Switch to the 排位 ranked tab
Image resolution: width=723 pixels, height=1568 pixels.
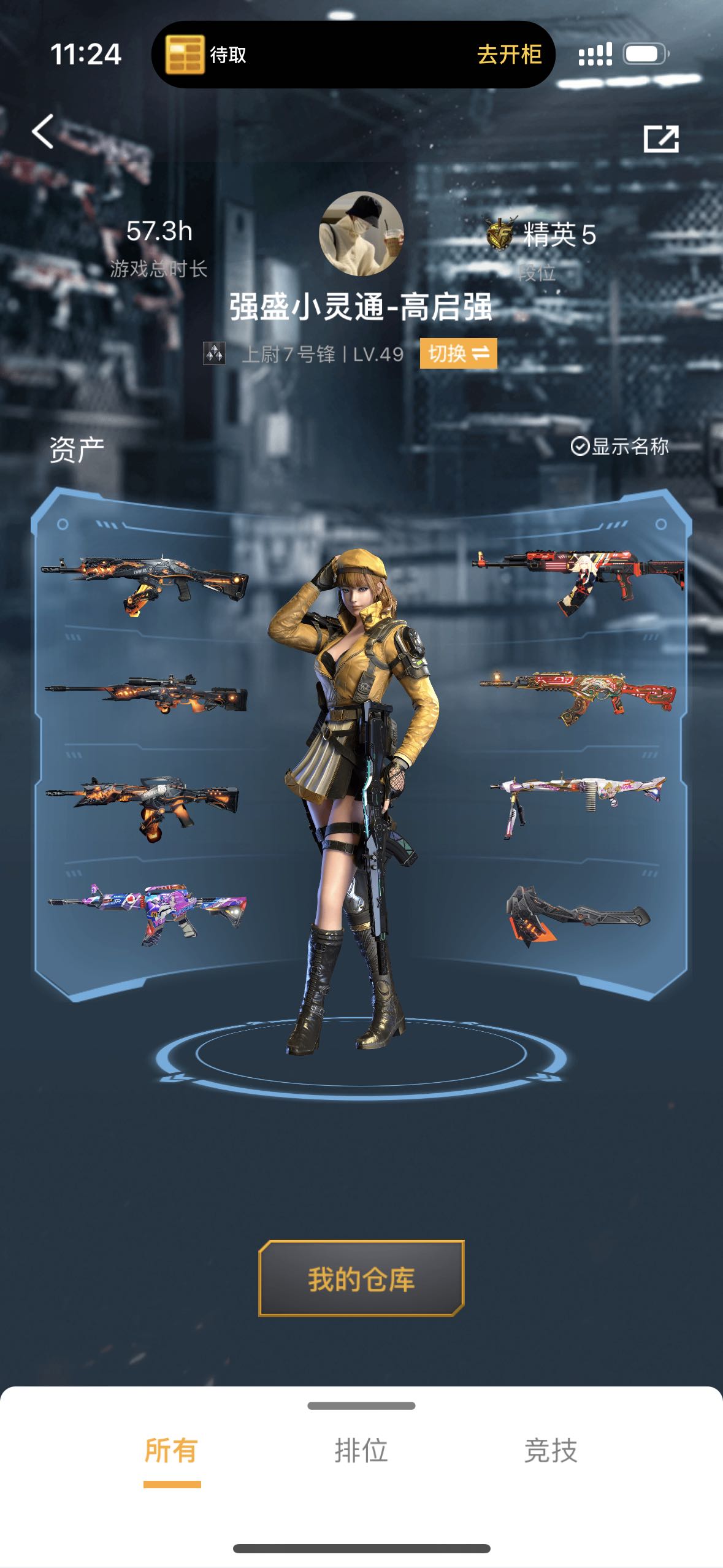(361, 1451)
